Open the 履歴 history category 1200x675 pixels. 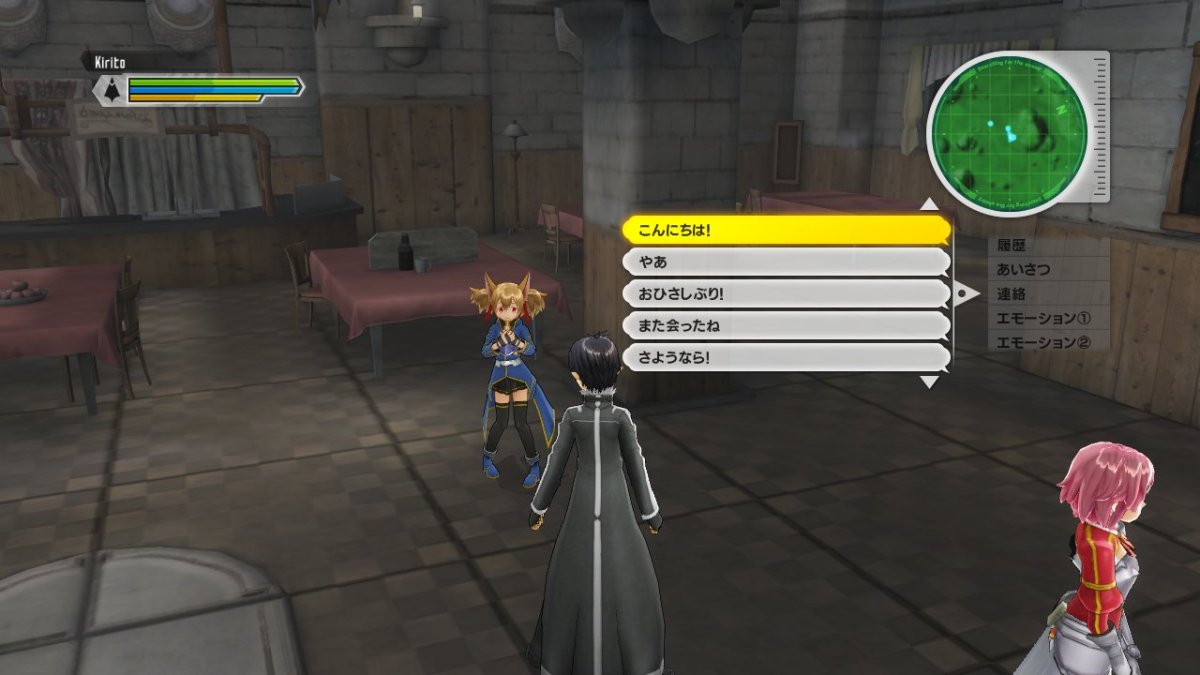coord(1012,245)
